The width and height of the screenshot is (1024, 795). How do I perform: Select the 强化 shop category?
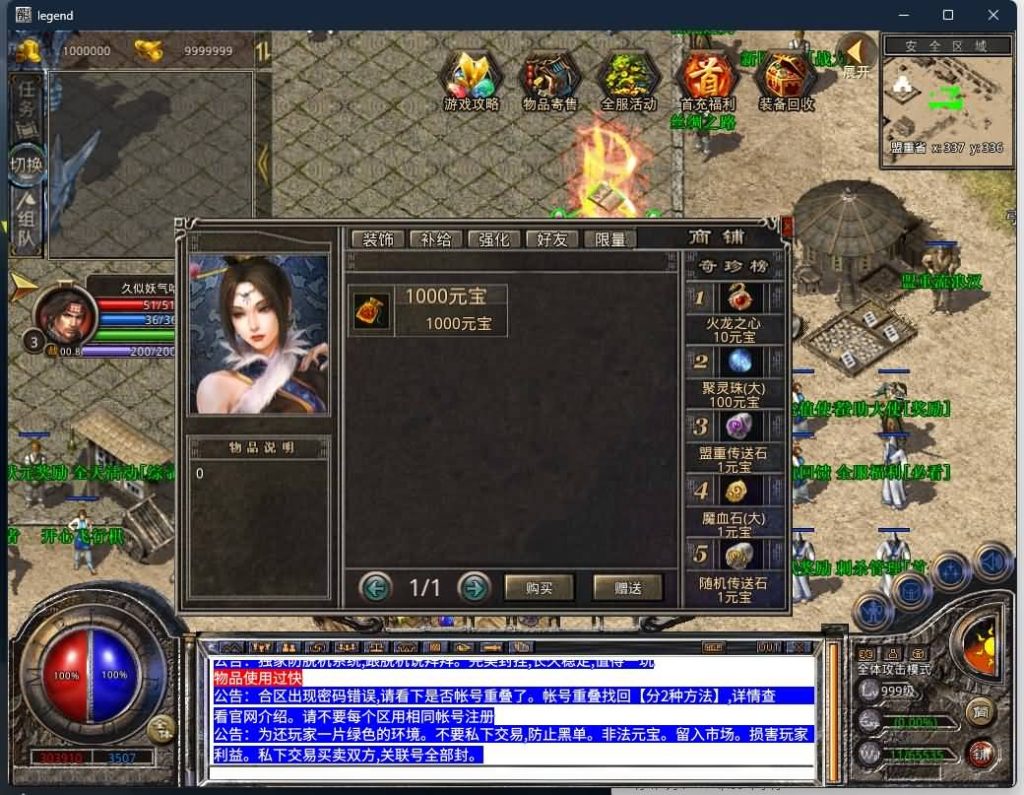pos(494,240)
